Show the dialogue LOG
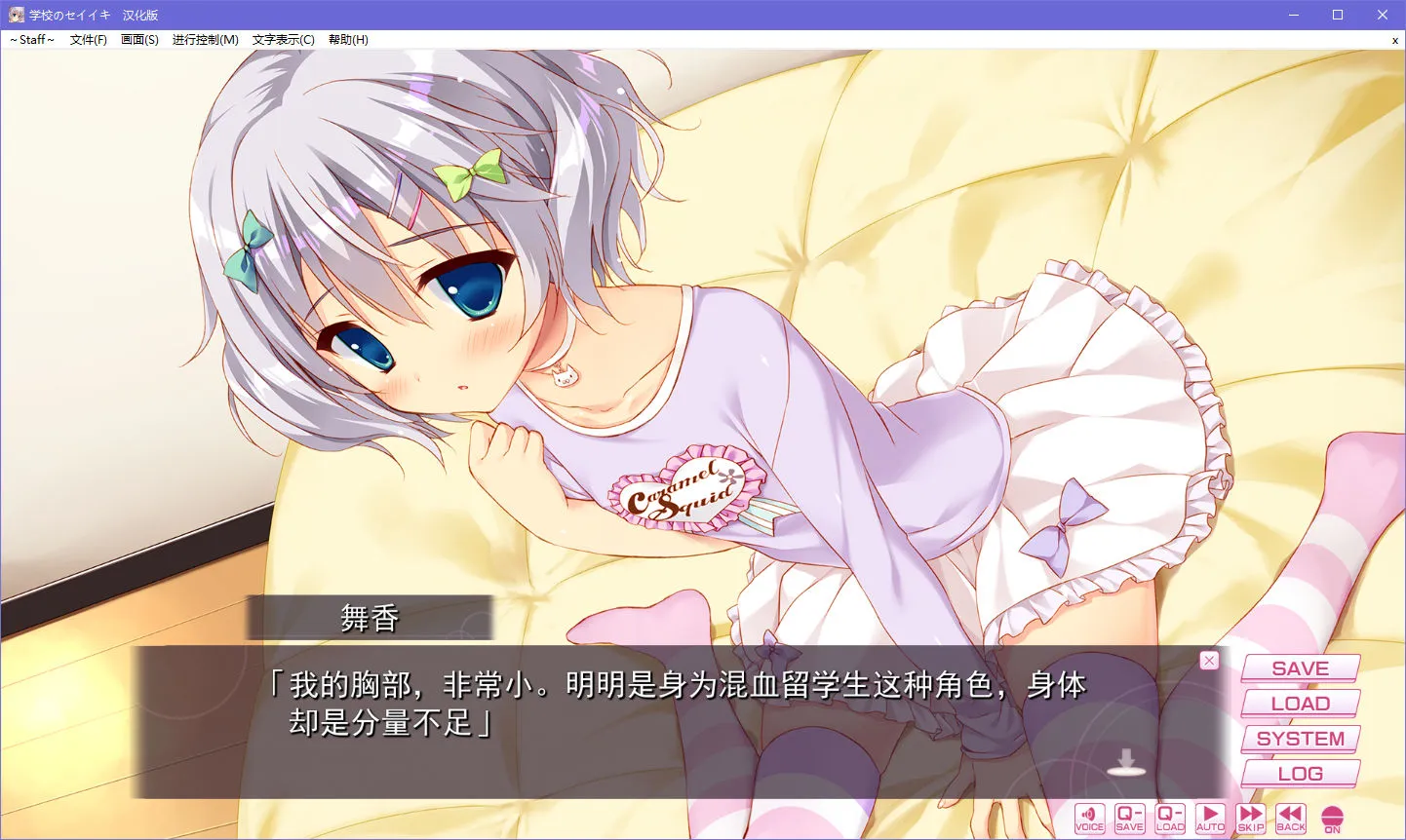Screen dimensions: 1406x840 pyautogui.click(x=1300, y=774)
